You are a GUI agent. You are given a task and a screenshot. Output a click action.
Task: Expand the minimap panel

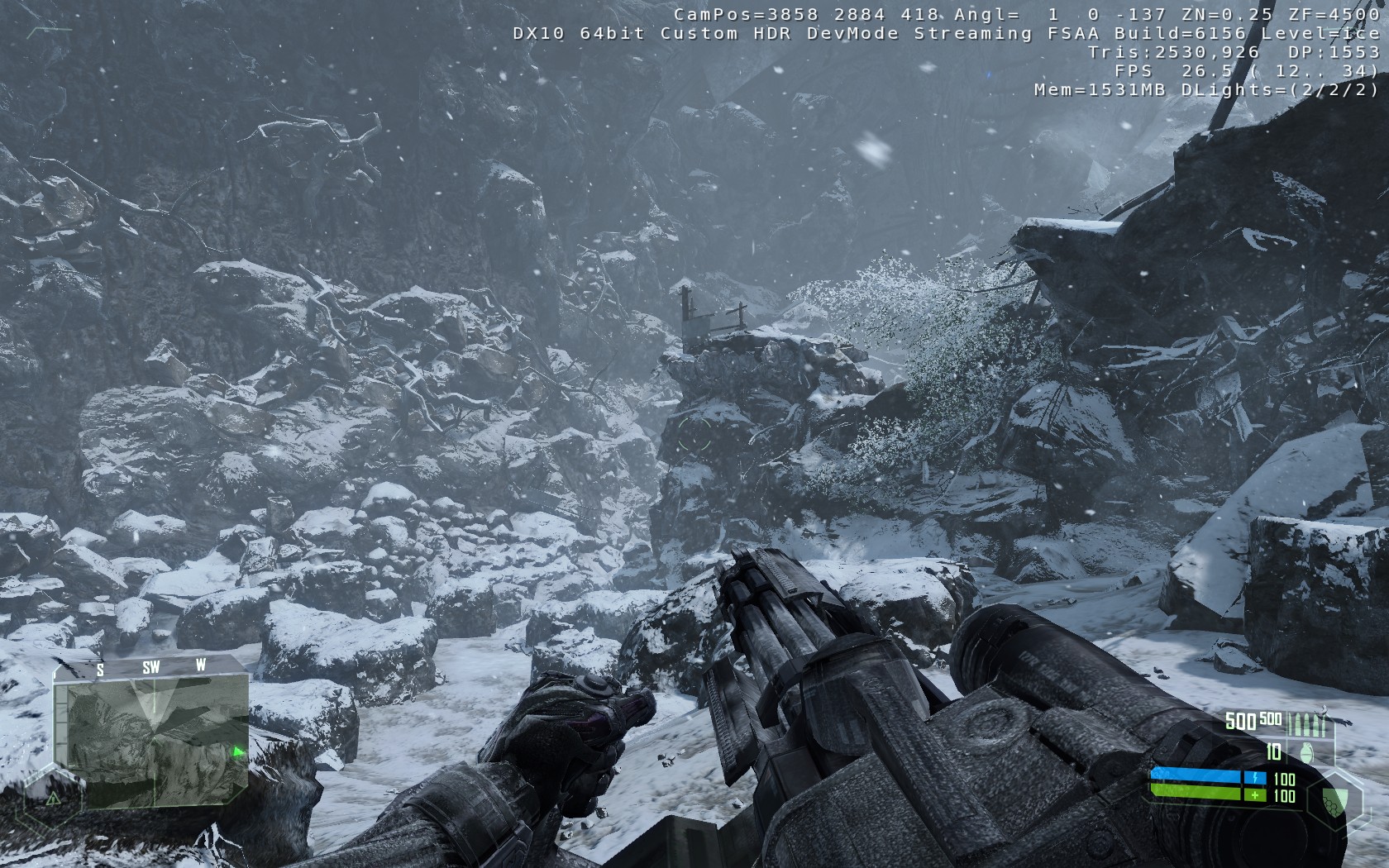[x=153, y=733]
